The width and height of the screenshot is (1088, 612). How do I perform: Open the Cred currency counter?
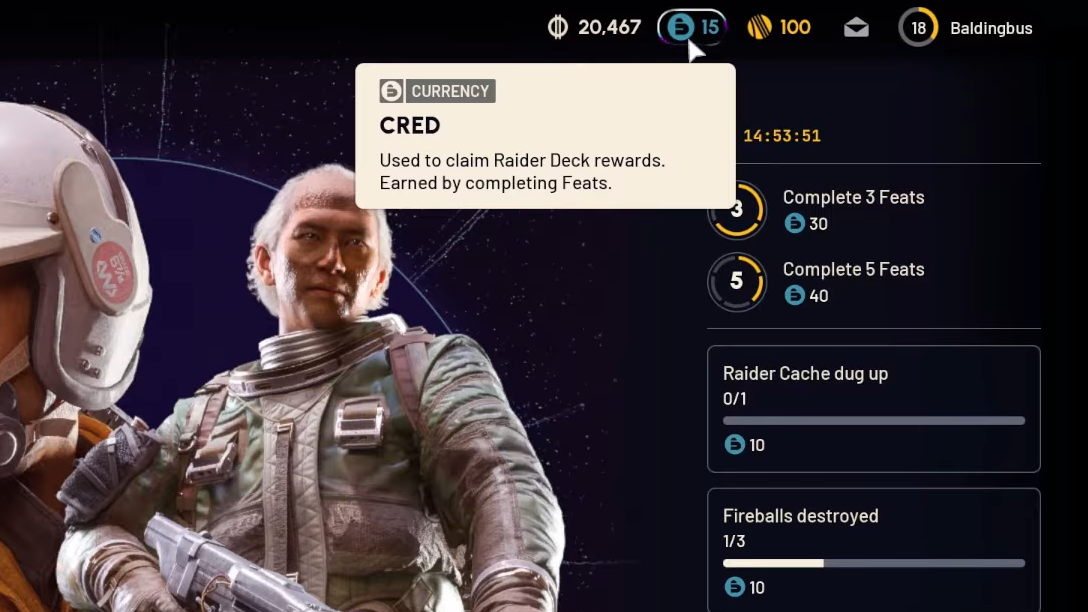[x=692, y=27]
